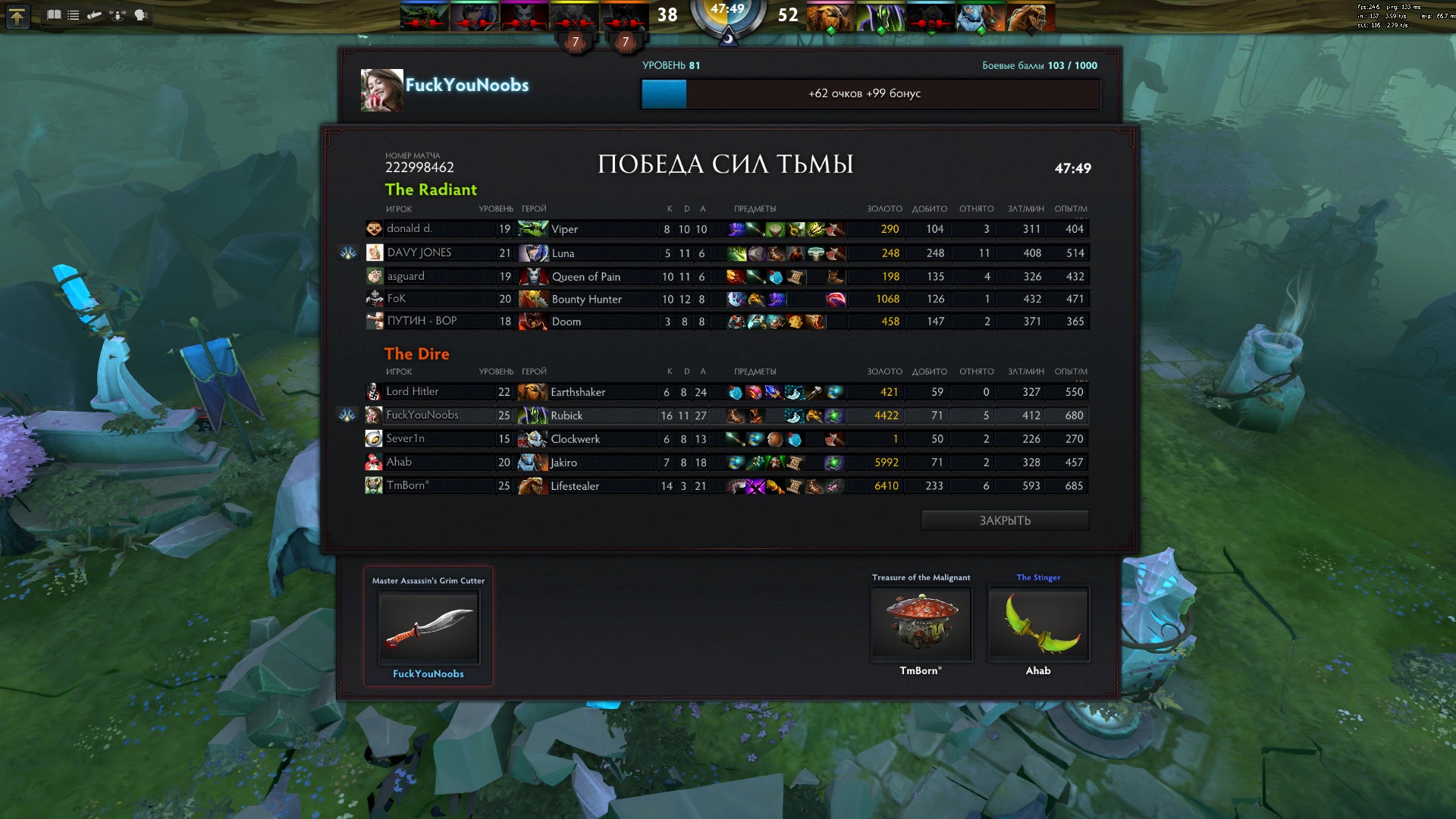Viewport: 1456px width, 819px height.
Task: Inspect the Treasure of the Malignant drop
Action: [x=921, y=623]
